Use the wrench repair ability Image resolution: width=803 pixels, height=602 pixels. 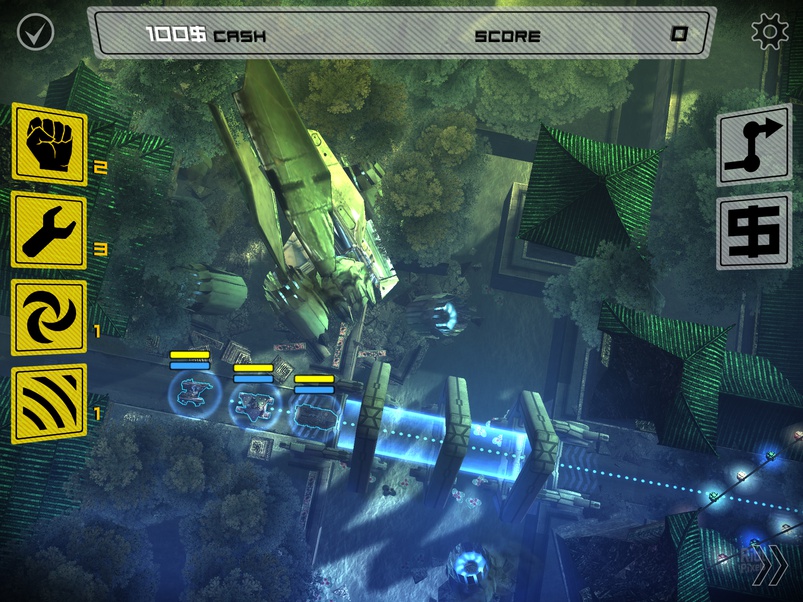point(49,232)
